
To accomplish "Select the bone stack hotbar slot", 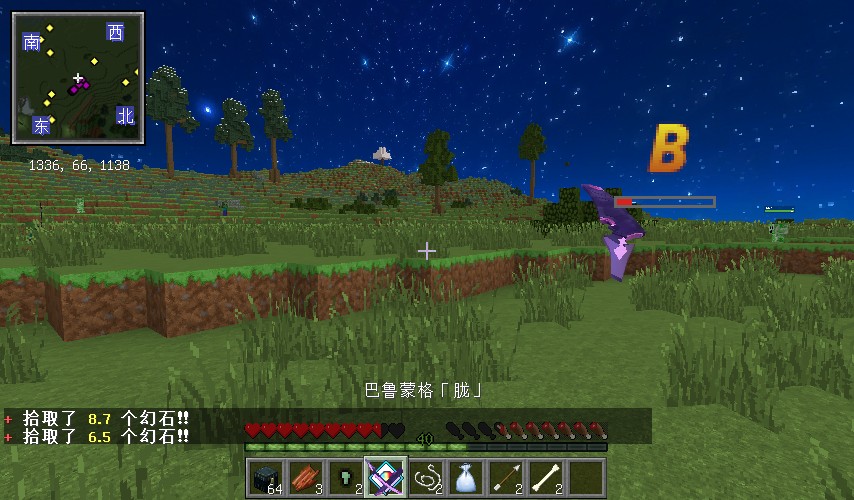I will [546, 478].
